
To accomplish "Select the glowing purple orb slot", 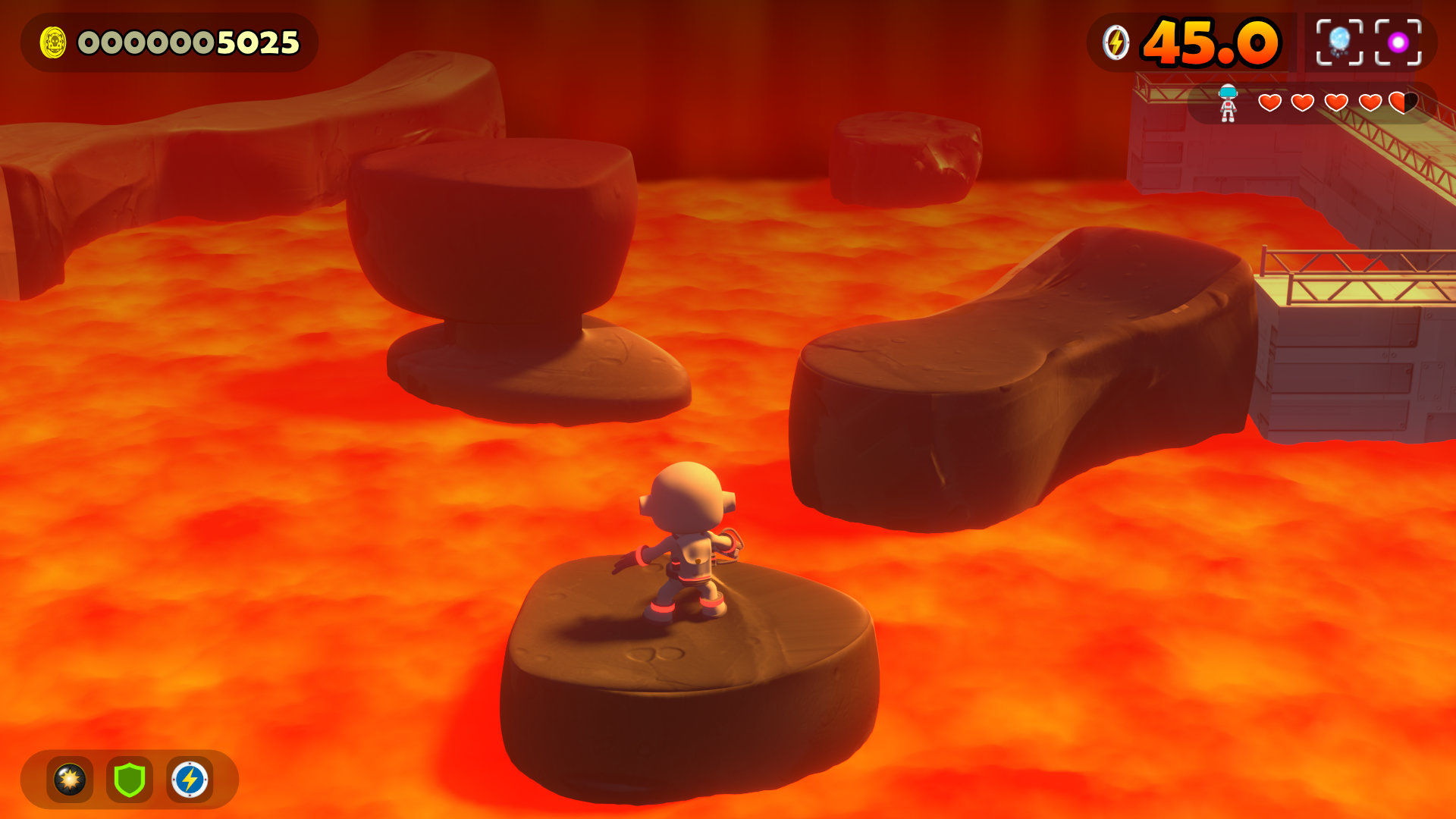I will point(1398,42).
